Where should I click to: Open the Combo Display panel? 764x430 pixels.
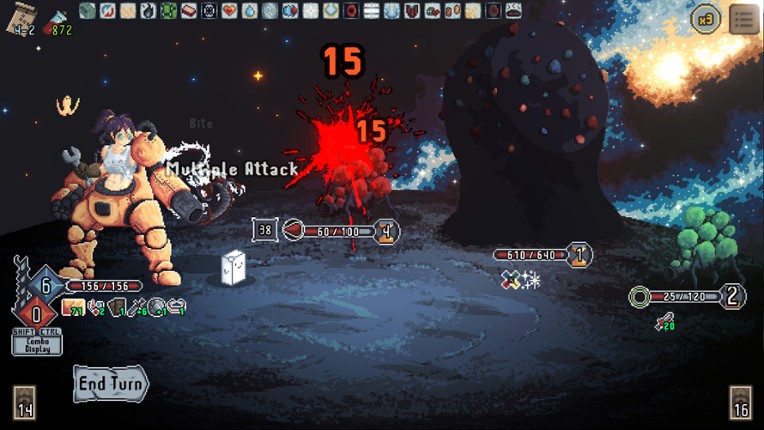[37, 344]
